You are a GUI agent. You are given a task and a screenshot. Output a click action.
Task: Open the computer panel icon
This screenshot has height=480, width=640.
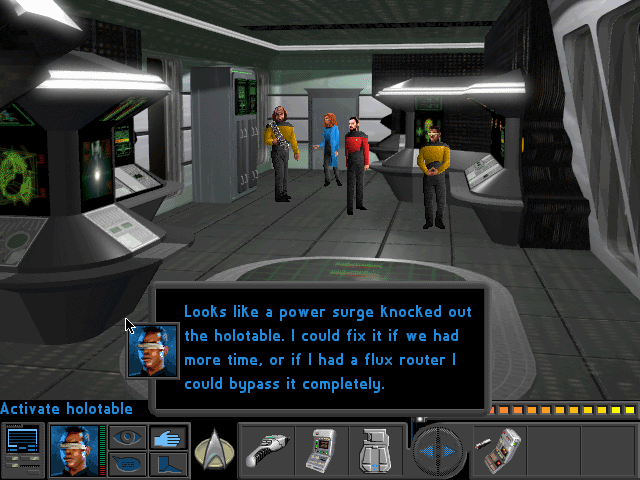pyautogui.click(x=22, y=449)
